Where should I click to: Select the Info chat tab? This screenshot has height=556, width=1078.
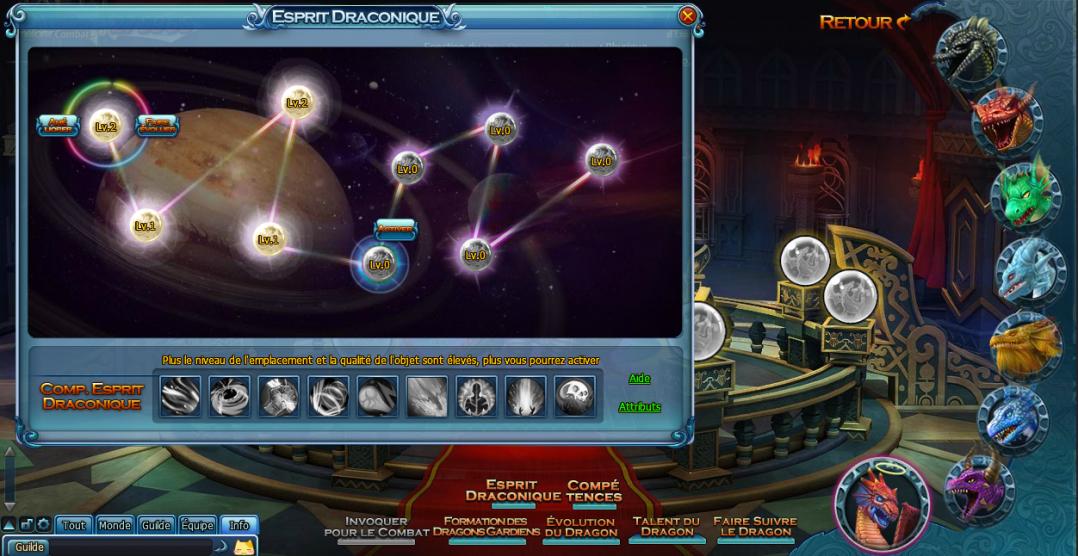pos(239,525)
